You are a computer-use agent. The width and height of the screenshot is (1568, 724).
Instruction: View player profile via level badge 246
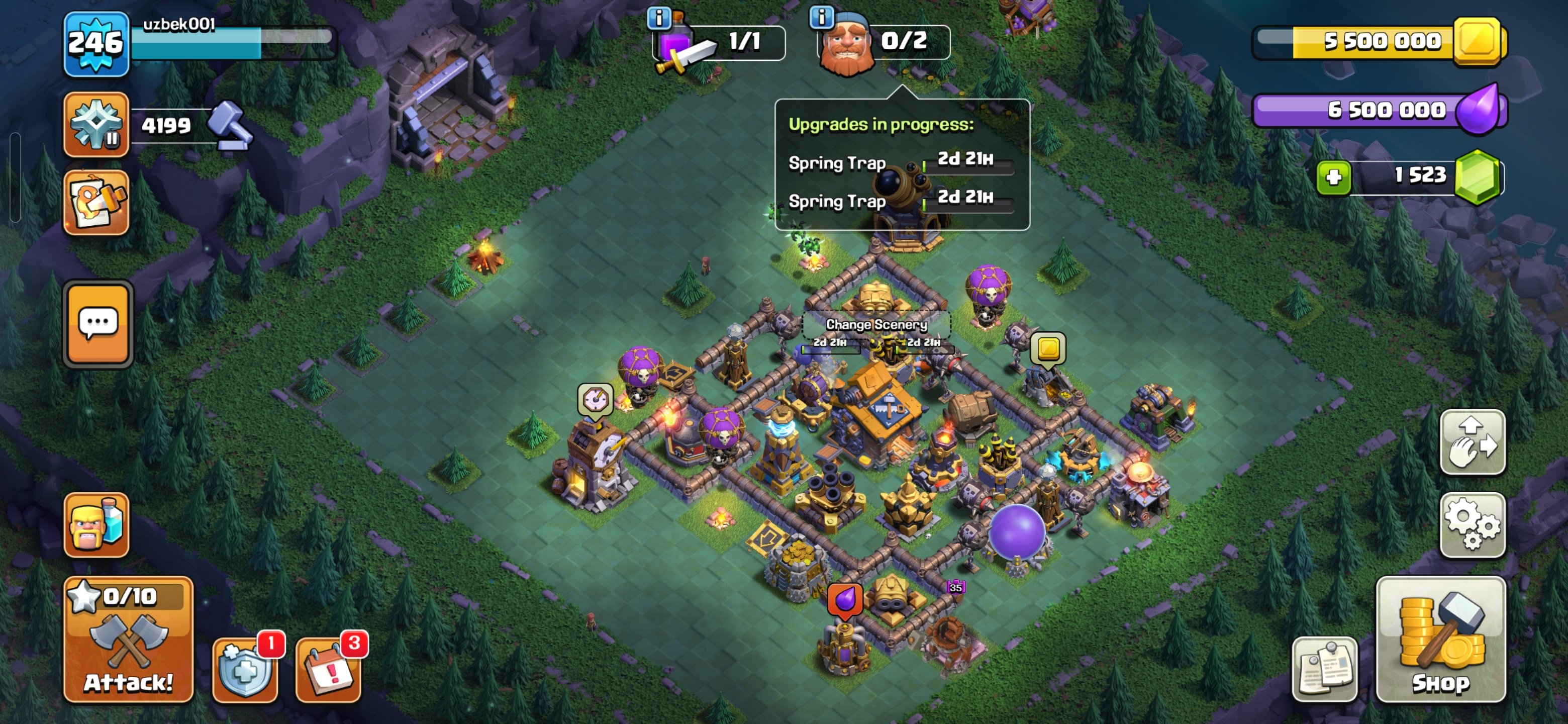tap(96, 43)
